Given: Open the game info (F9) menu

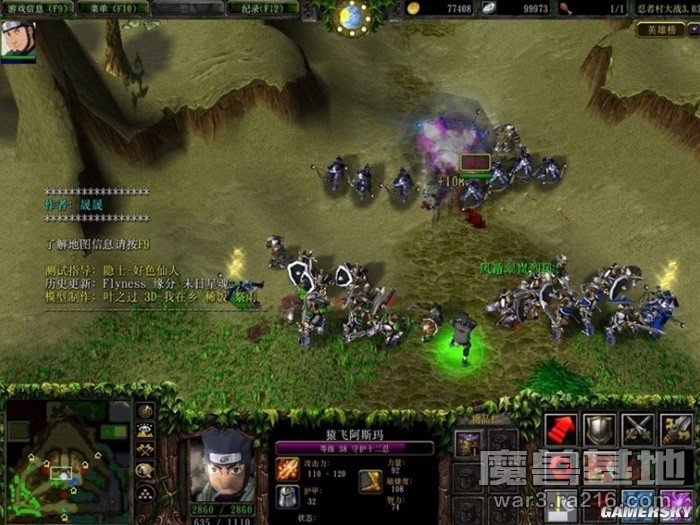Looking at the screenshot, I should (x=36, y=9).
